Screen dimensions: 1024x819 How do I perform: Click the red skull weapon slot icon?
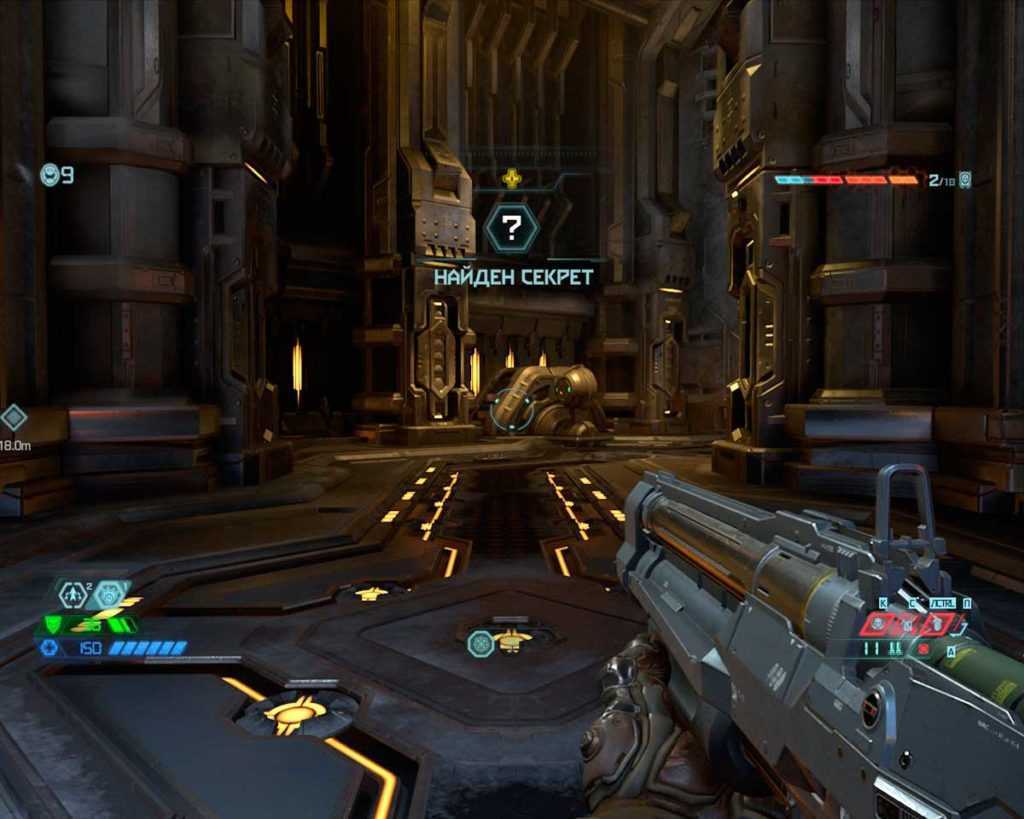coord(877,624)
